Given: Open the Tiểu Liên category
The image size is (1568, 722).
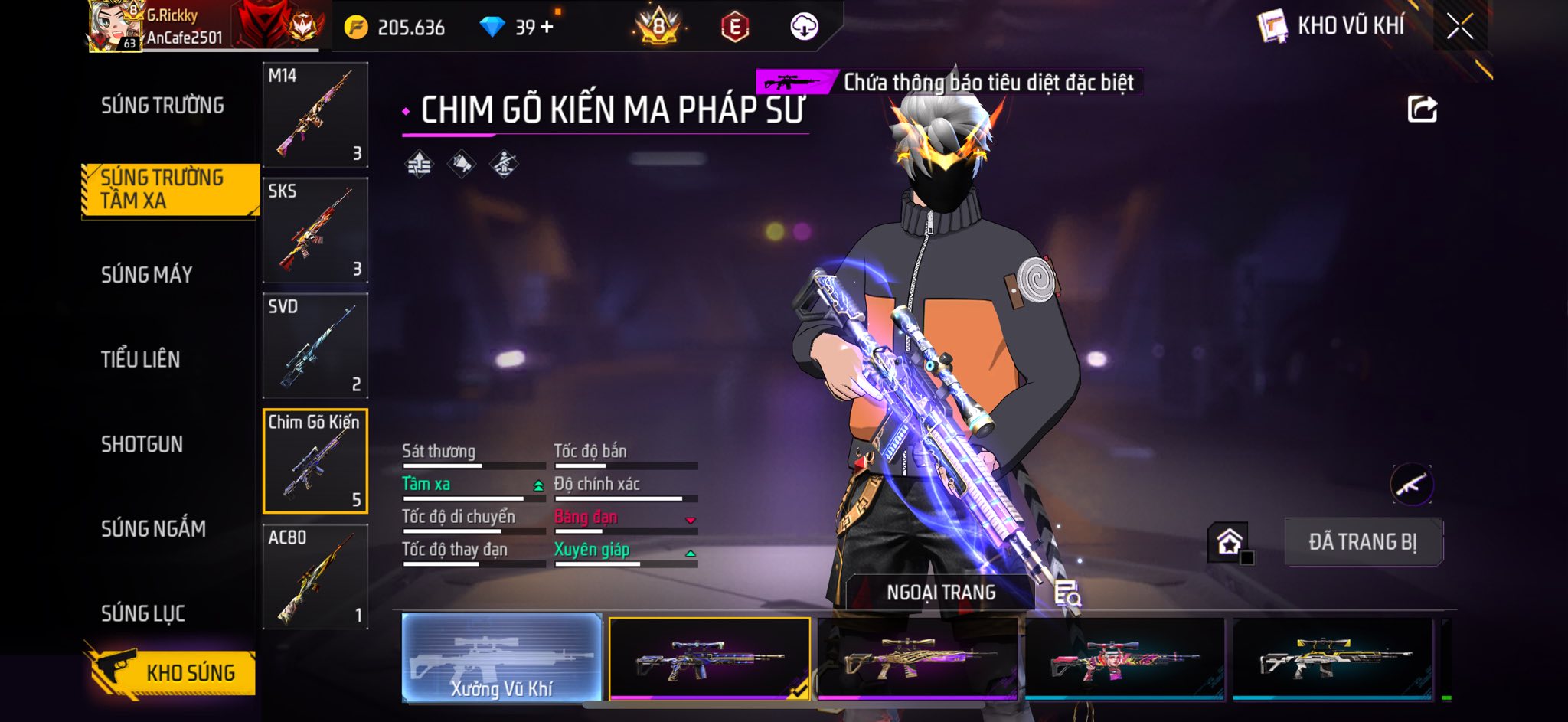Looking at the screenshot, I should pos(140,359).
